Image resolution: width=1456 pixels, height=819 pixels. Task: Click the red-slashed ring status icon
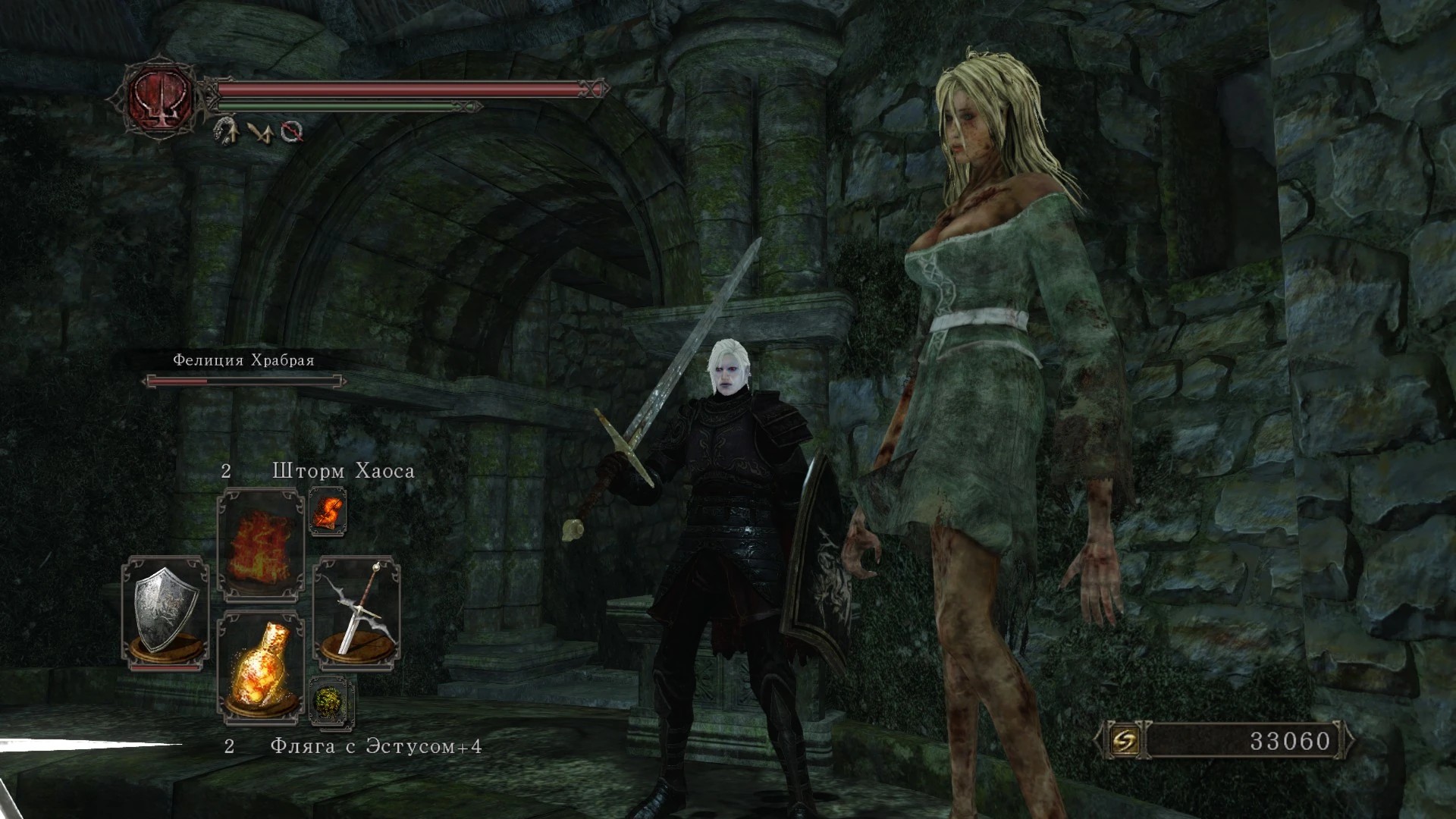[x=292, y=132]
